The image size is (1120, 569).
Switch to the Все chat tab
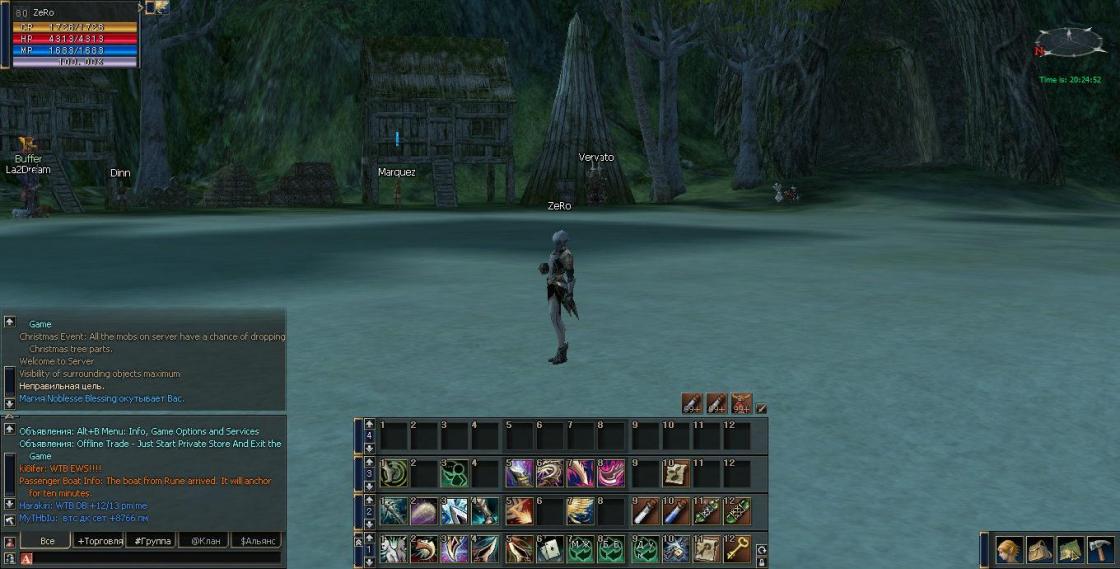pos(46,540)
